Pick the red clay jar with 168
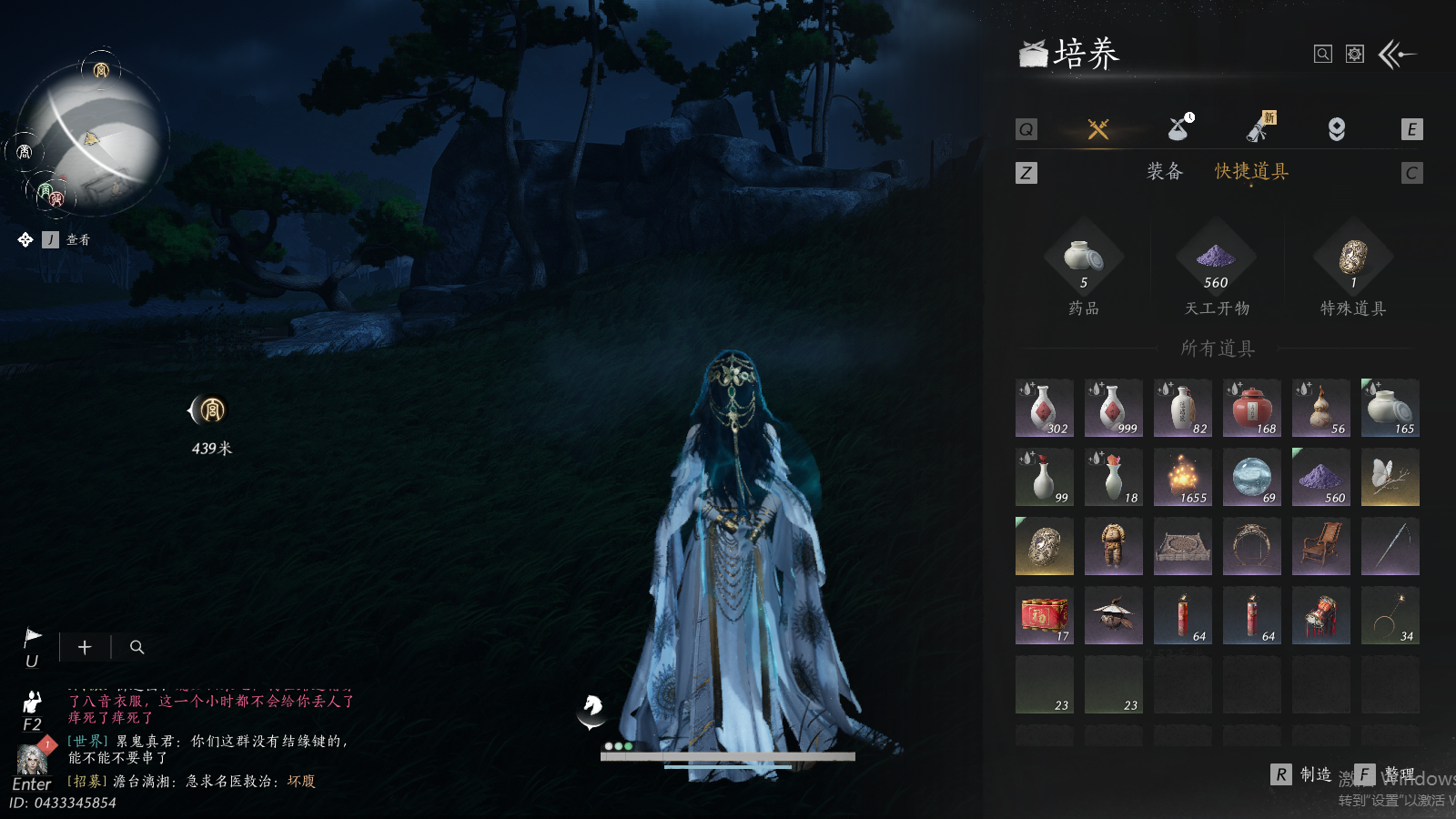The width and height of the screenshot is (1456, 819). [x=1252, y=408]
